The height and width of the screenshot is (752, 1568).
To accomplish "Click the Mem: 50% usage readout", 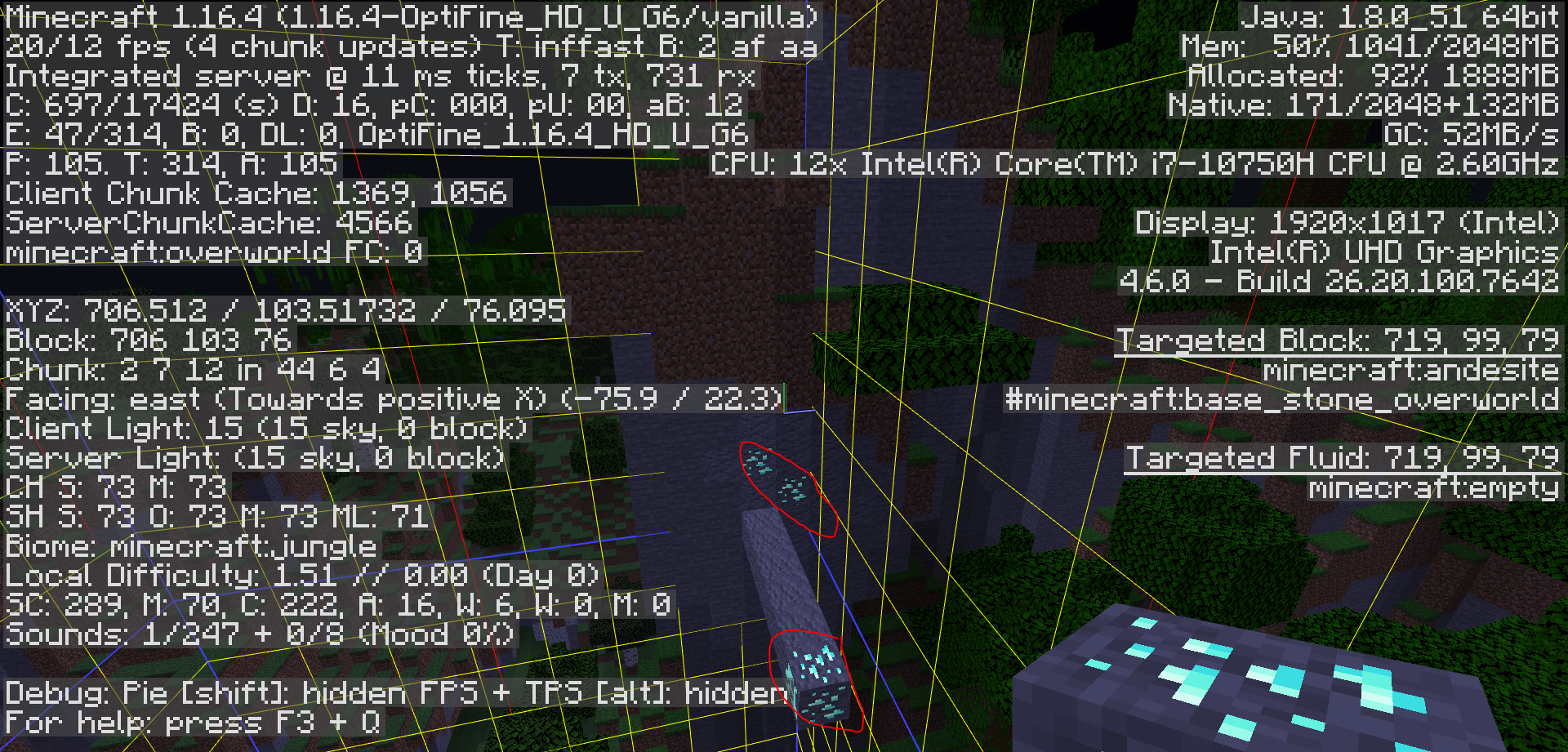I will tap(1372, 46).
